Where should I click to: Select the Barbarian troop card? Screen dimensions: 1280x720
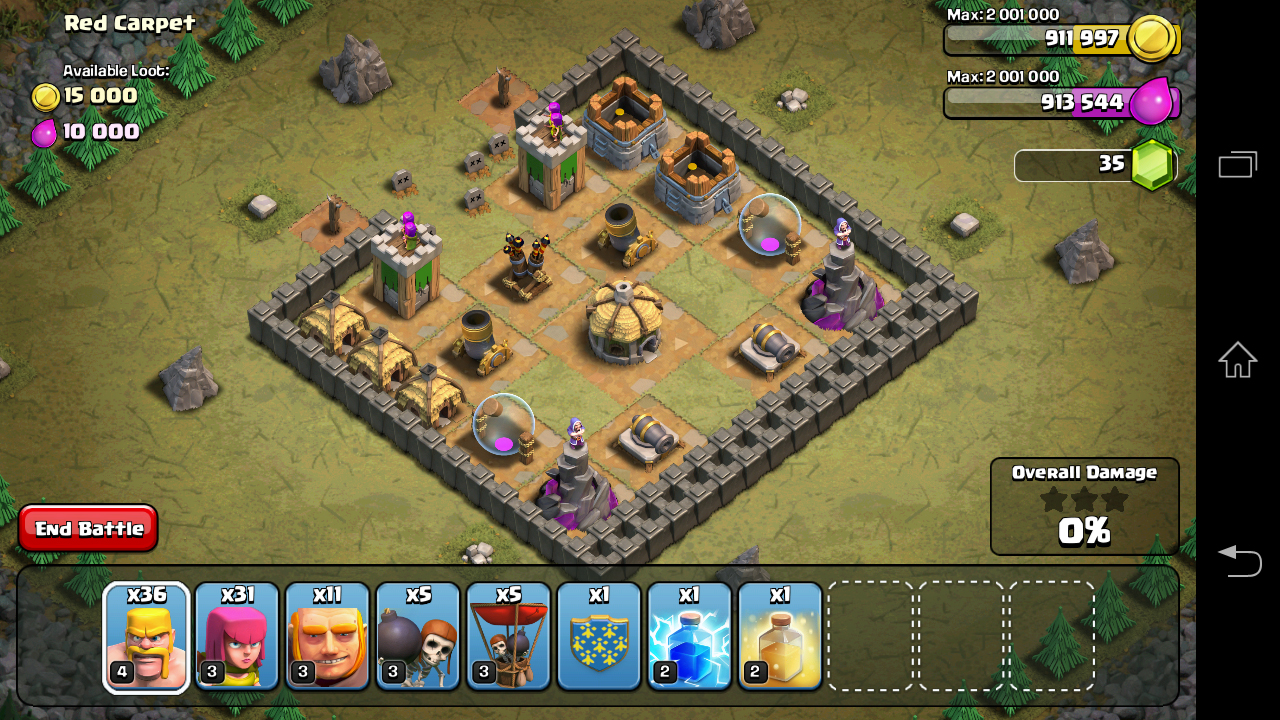pyautogui.click(x=146, y=637)
